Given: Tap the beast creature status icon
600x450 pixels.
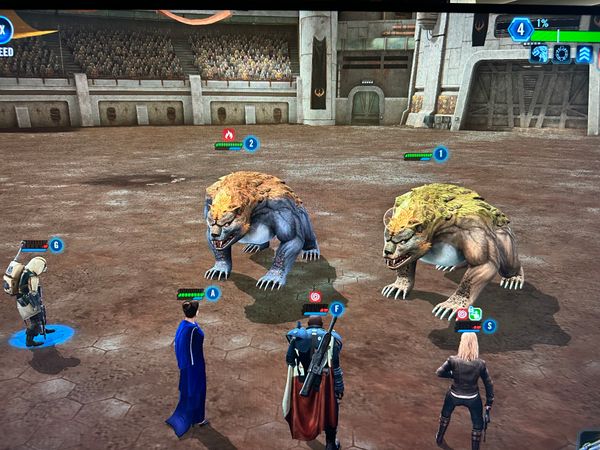Looking at the screenshot, I should click(x=540, y=54).
